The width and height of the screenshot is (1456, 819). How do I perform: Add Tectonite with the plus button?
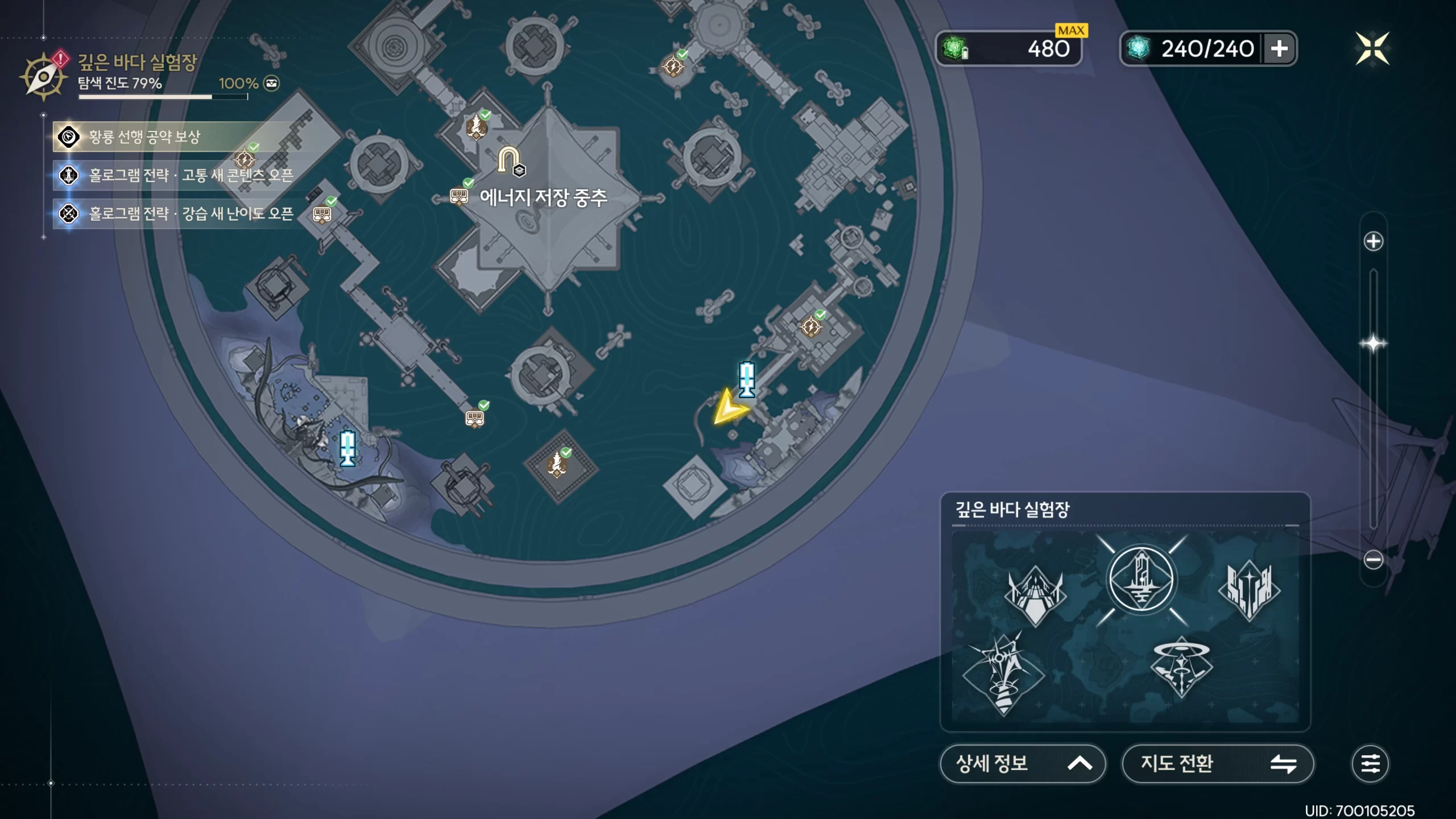[1279, 49]
